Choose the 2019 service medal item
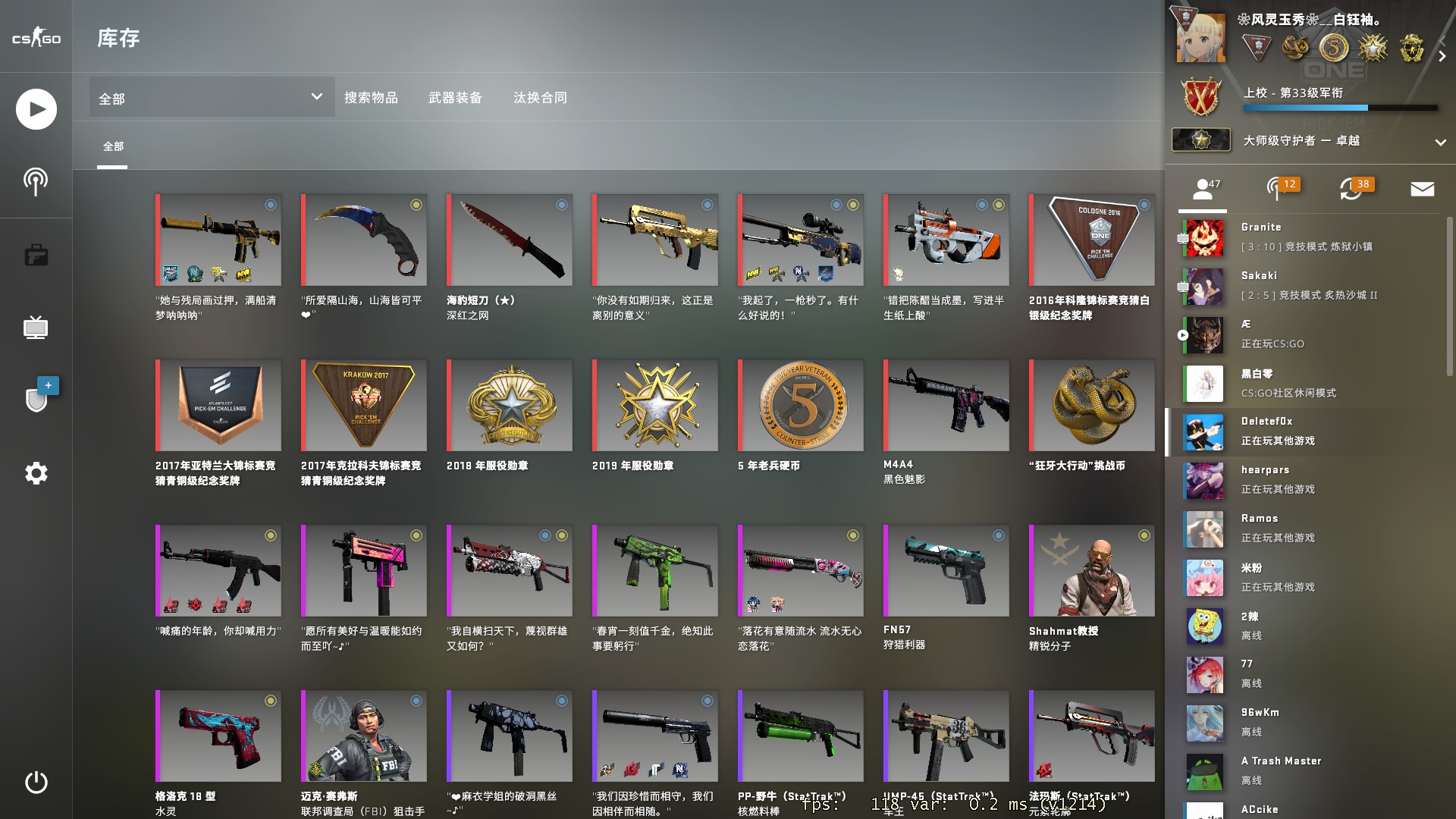Viewport: 1456px width, 819px height. pyautogui.click(x=655, y=405)
